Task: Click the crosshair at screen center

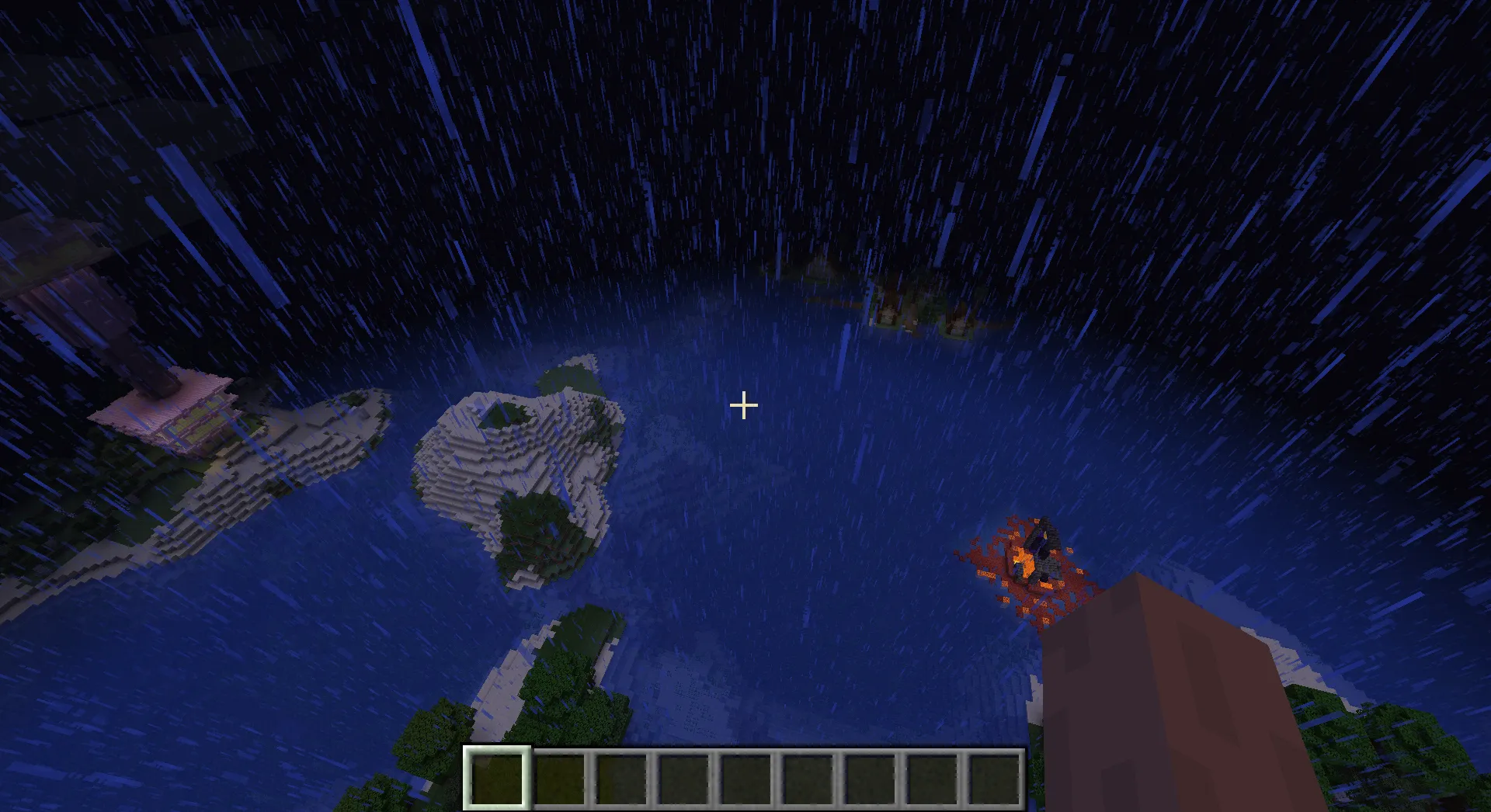Action: pyautogui.click(x=743, y=404)
